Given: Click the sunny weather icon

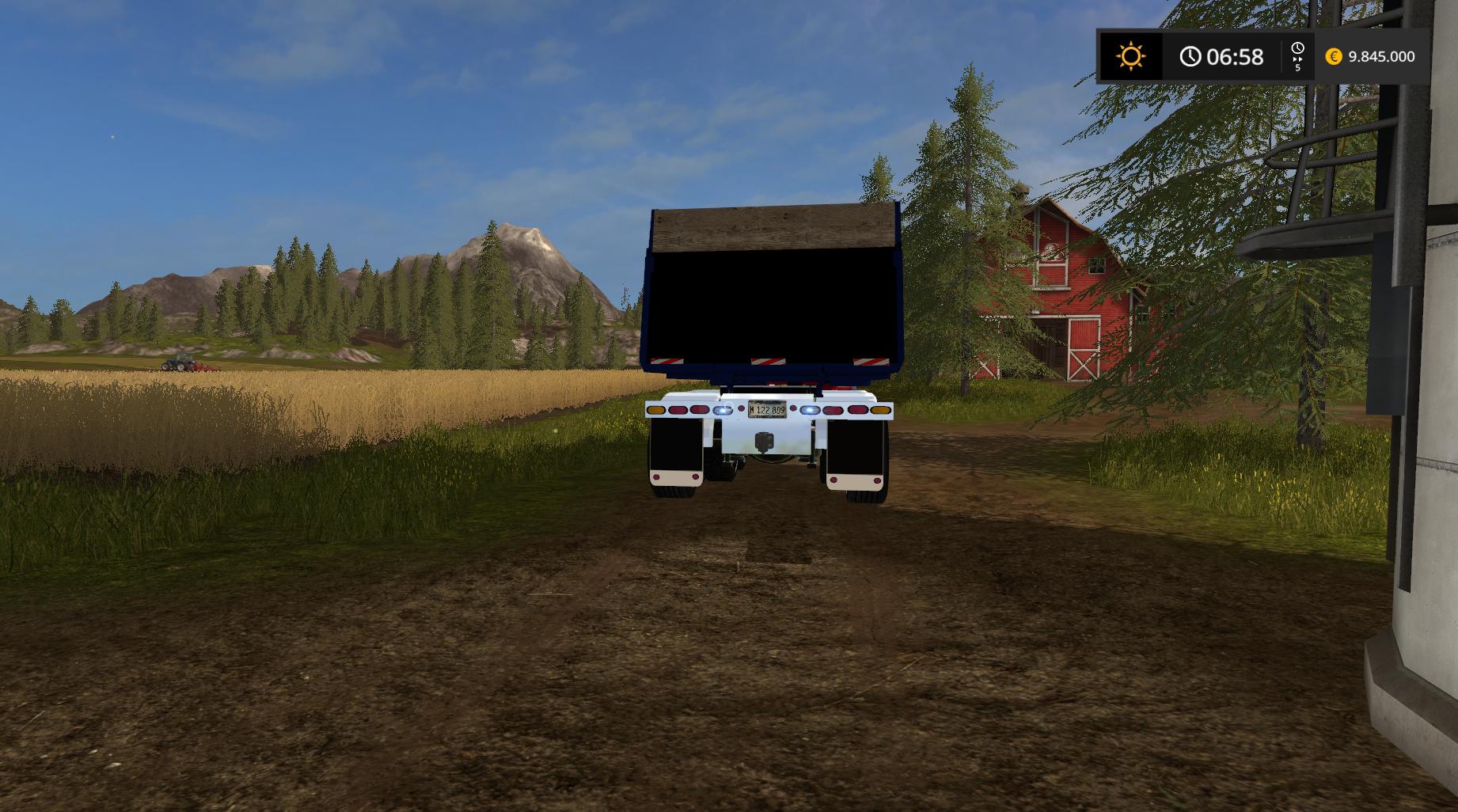Looking at the screenshot, I should (x=1130, y=56).
